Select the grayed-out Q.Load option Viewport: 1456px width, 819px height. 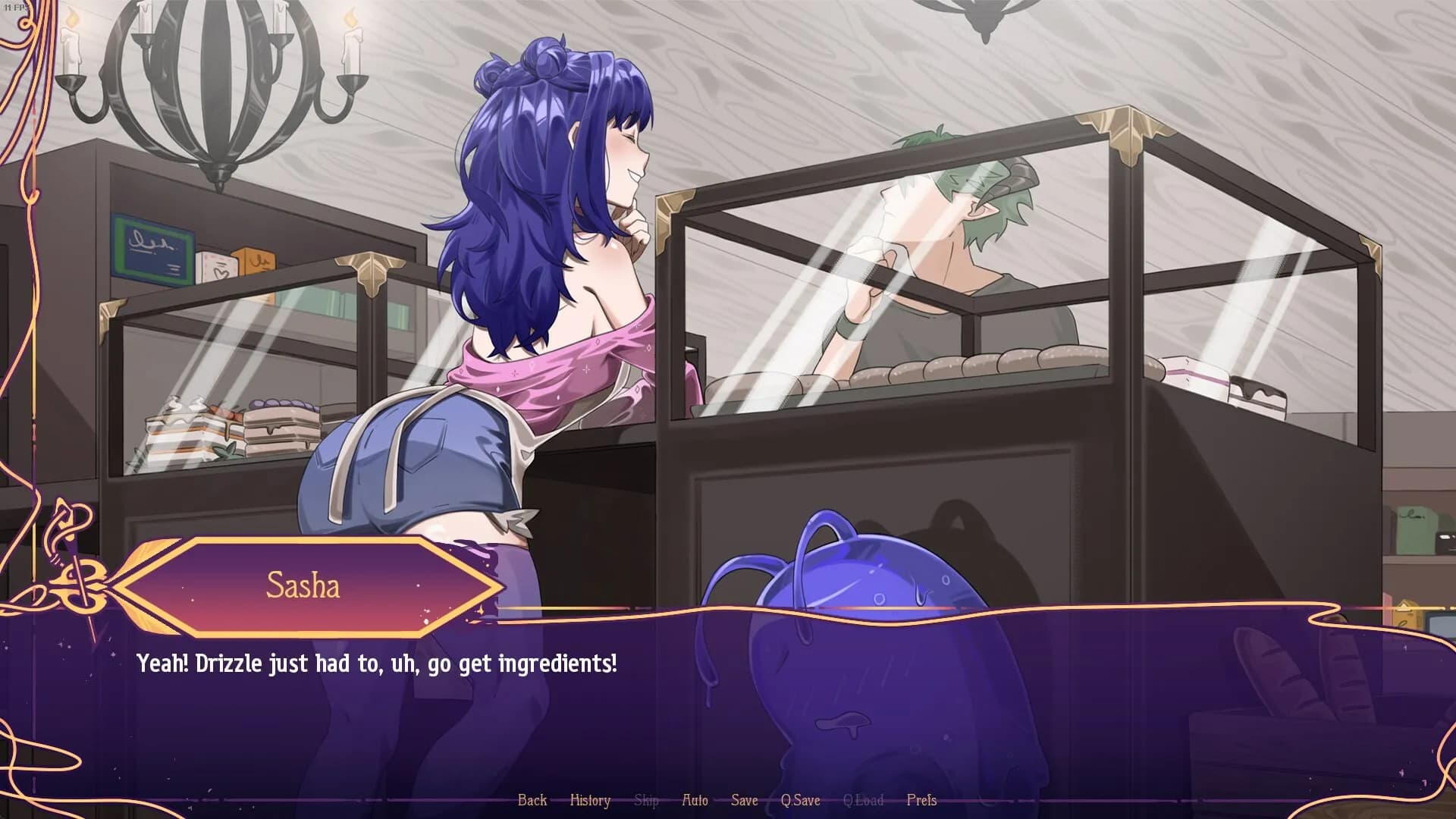pos(864,800)
